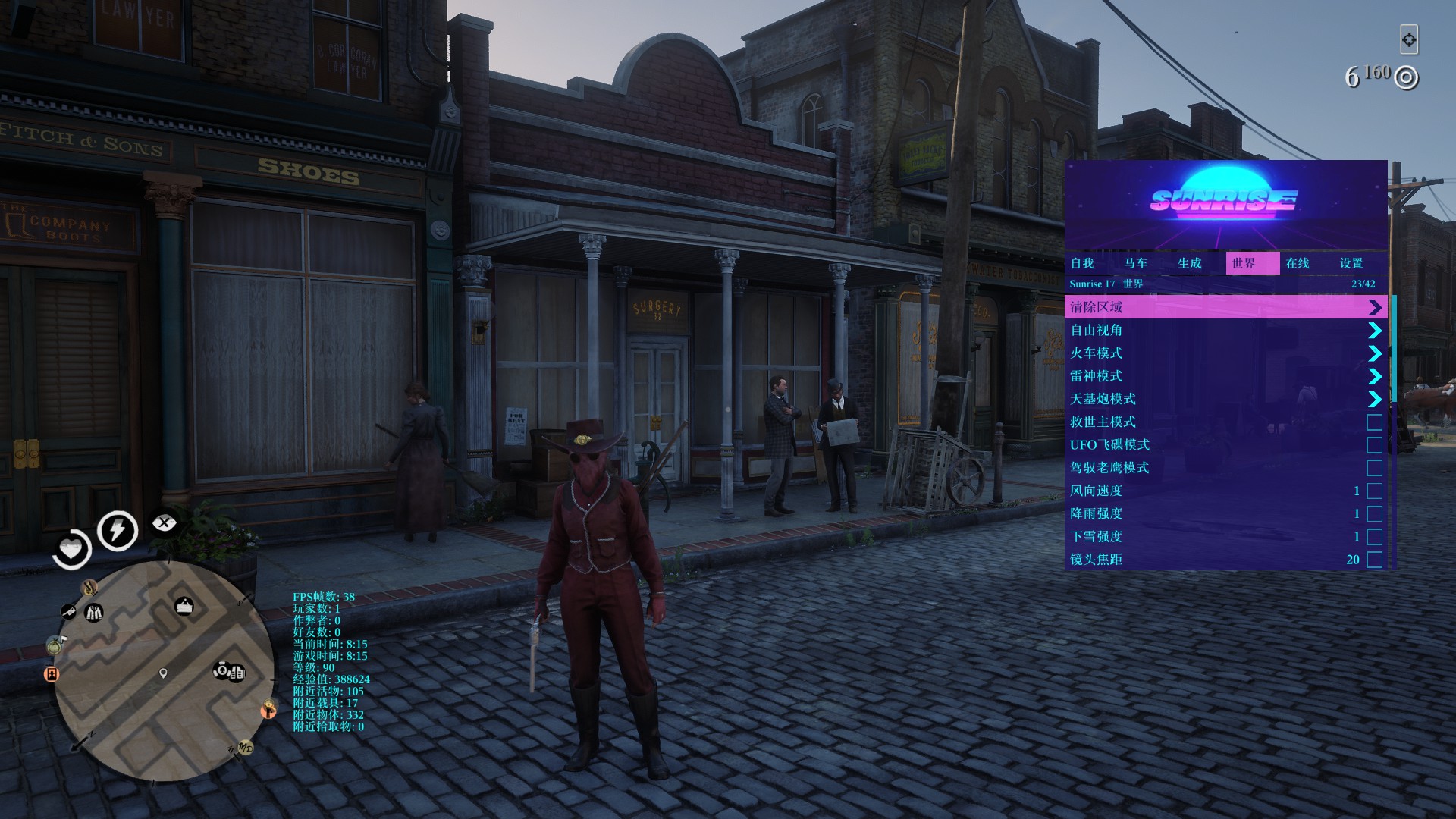The width and height of the screenshot is (1456, 819).
Task: Select the 生成 tab
Action: [x=1190, y=263]
